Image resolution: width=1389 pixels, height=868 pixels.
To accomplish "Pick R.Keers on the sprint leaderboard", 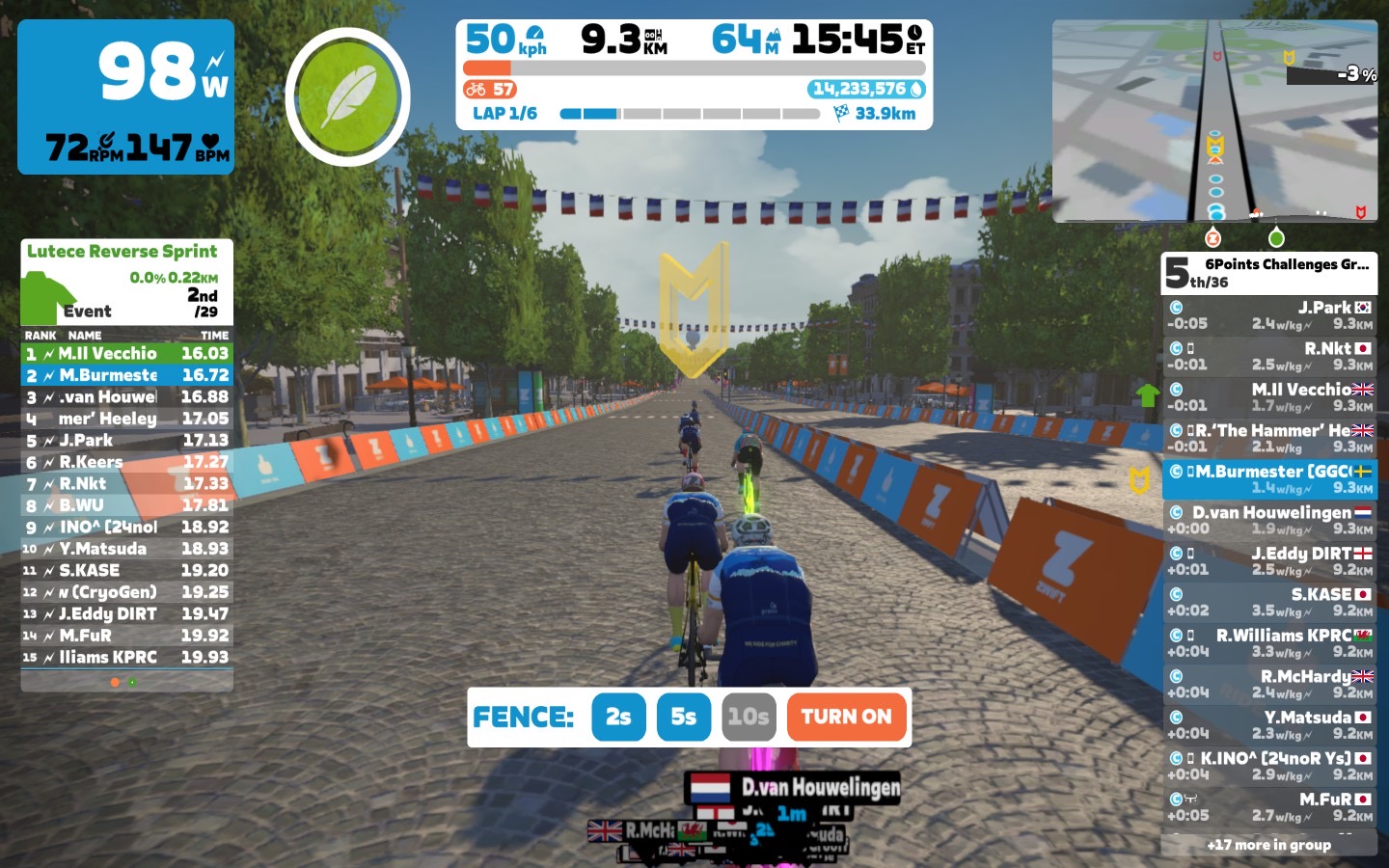I will click(x=126, y=462).
